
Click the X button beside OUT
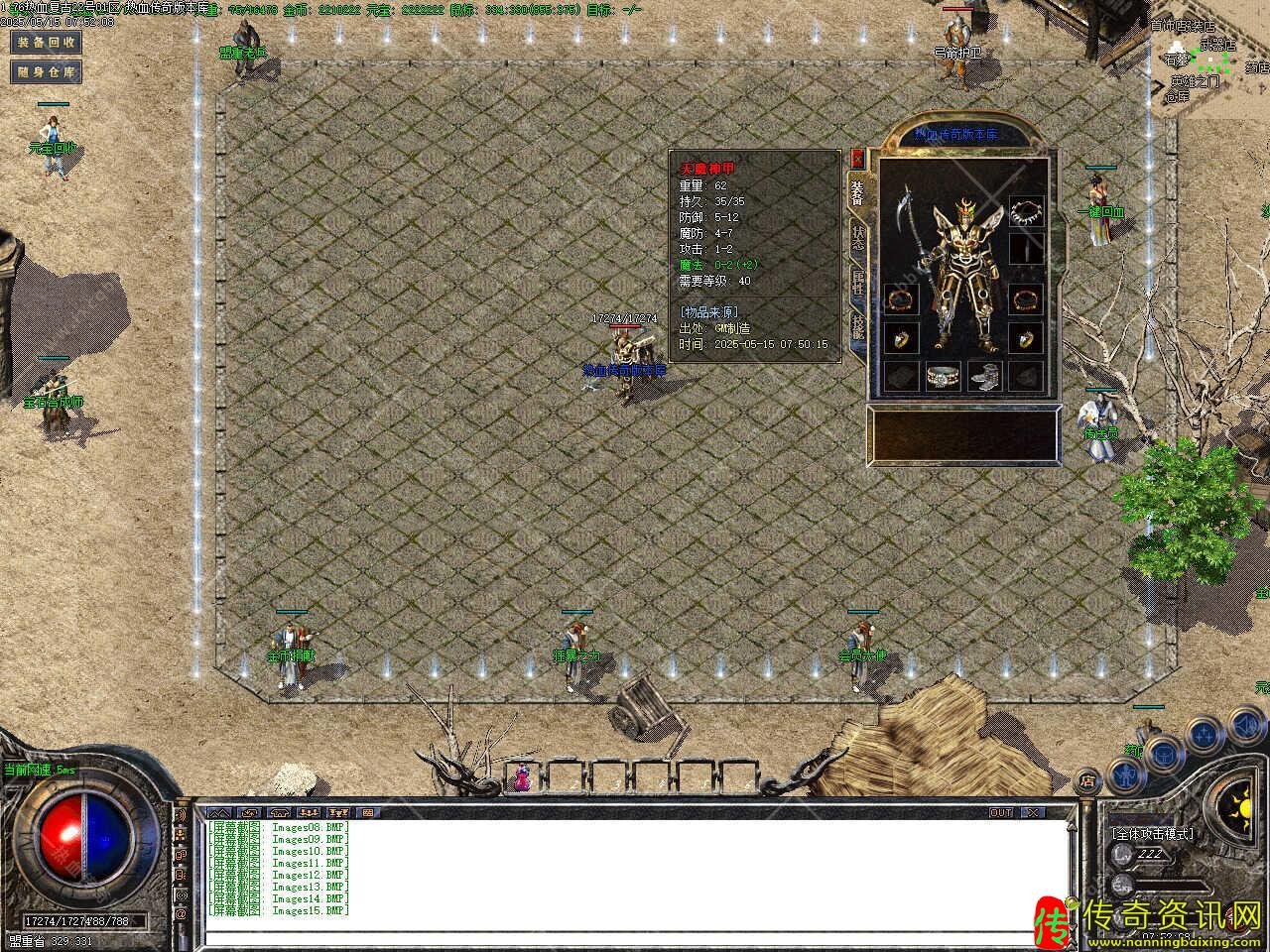(1034, 812)
